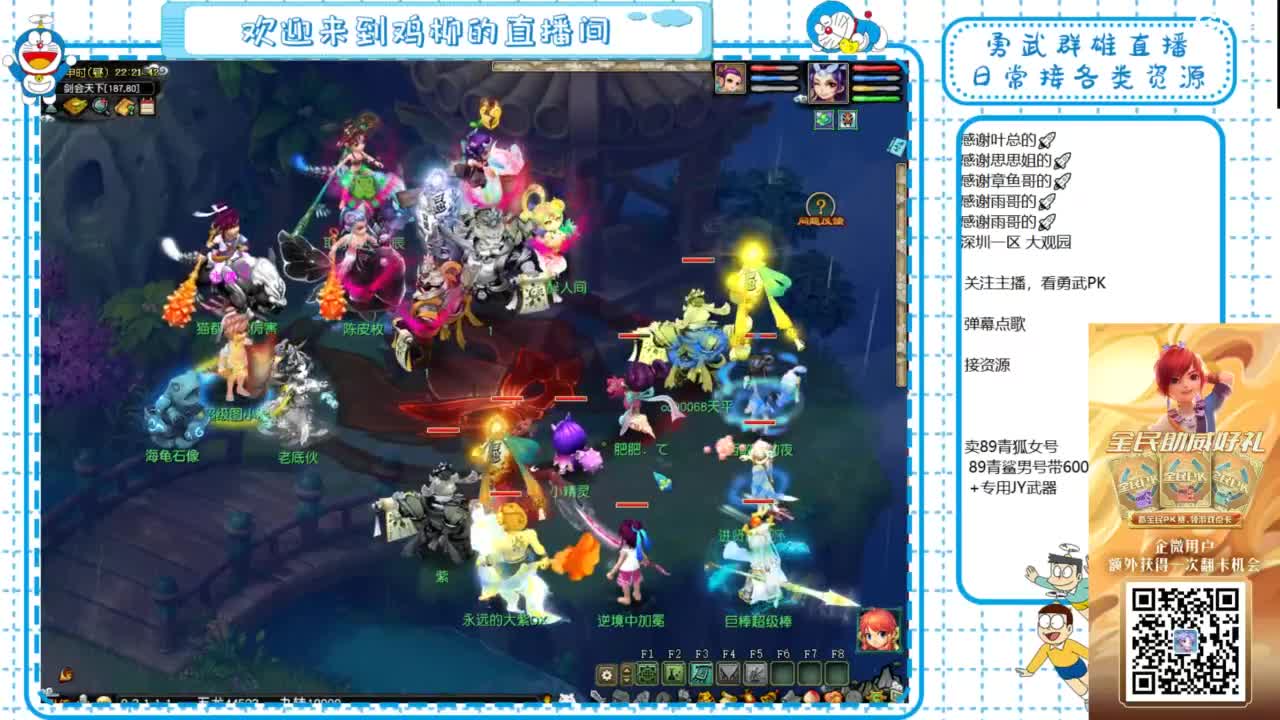Toggle the red buff icon under the right portrait
This screenshot has width=1280, height=720.
(x=847, y=118)
